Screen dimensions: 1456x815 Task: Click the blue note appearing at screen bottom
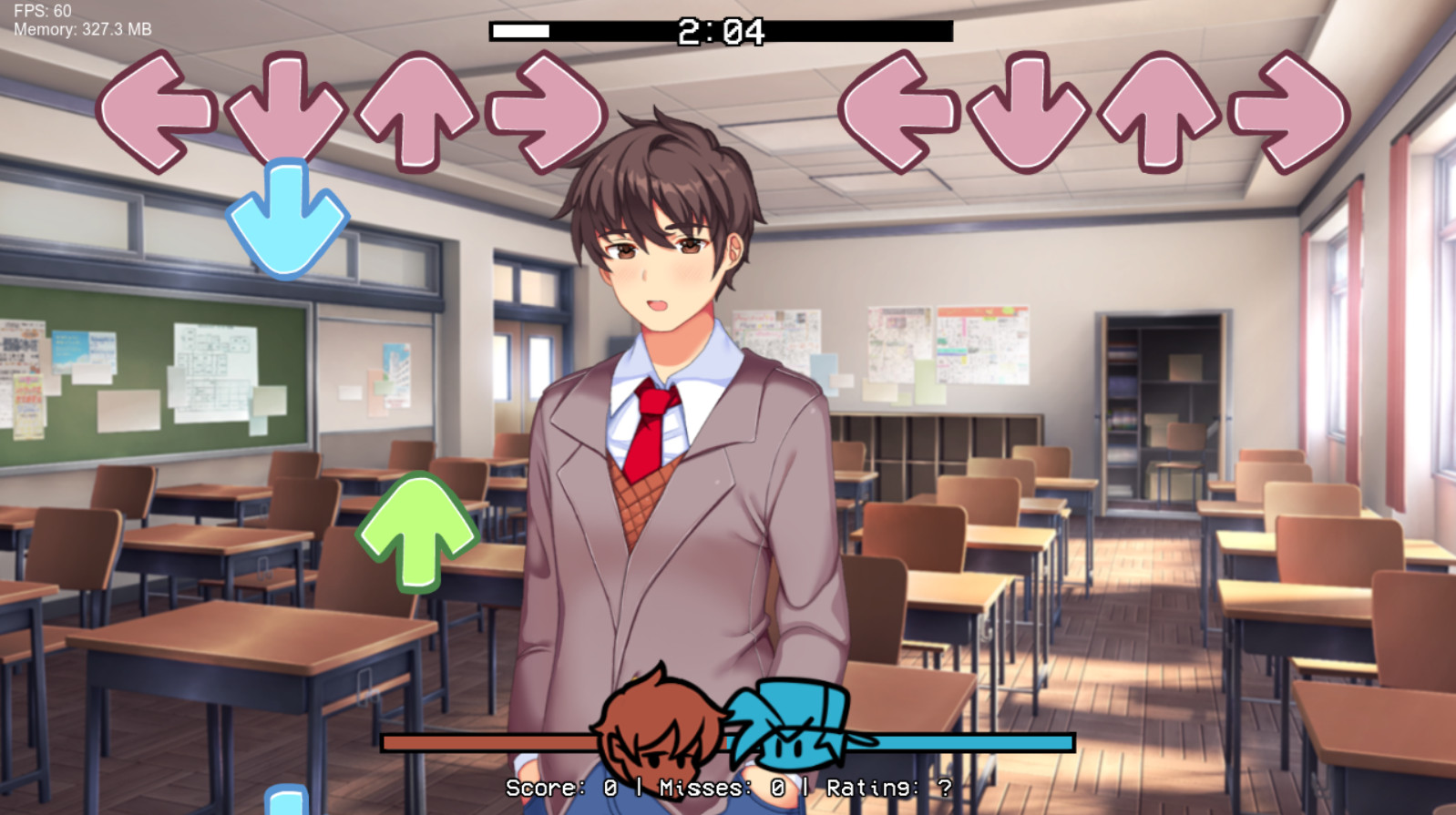click(x=284, y=801)
